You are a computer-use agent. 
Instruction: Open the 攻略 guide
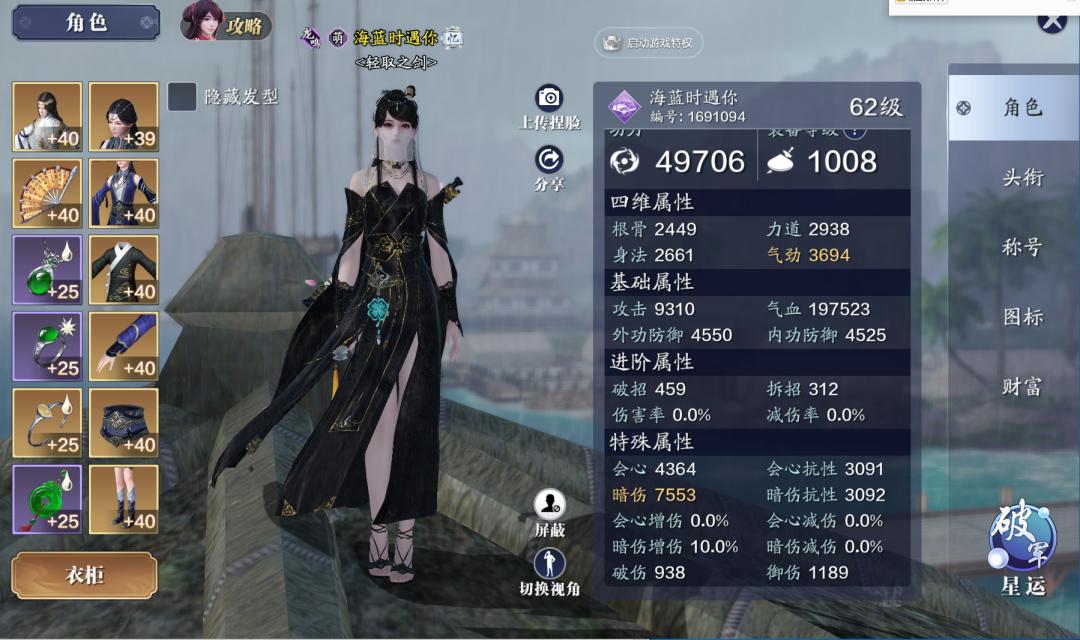coord(226,24)
